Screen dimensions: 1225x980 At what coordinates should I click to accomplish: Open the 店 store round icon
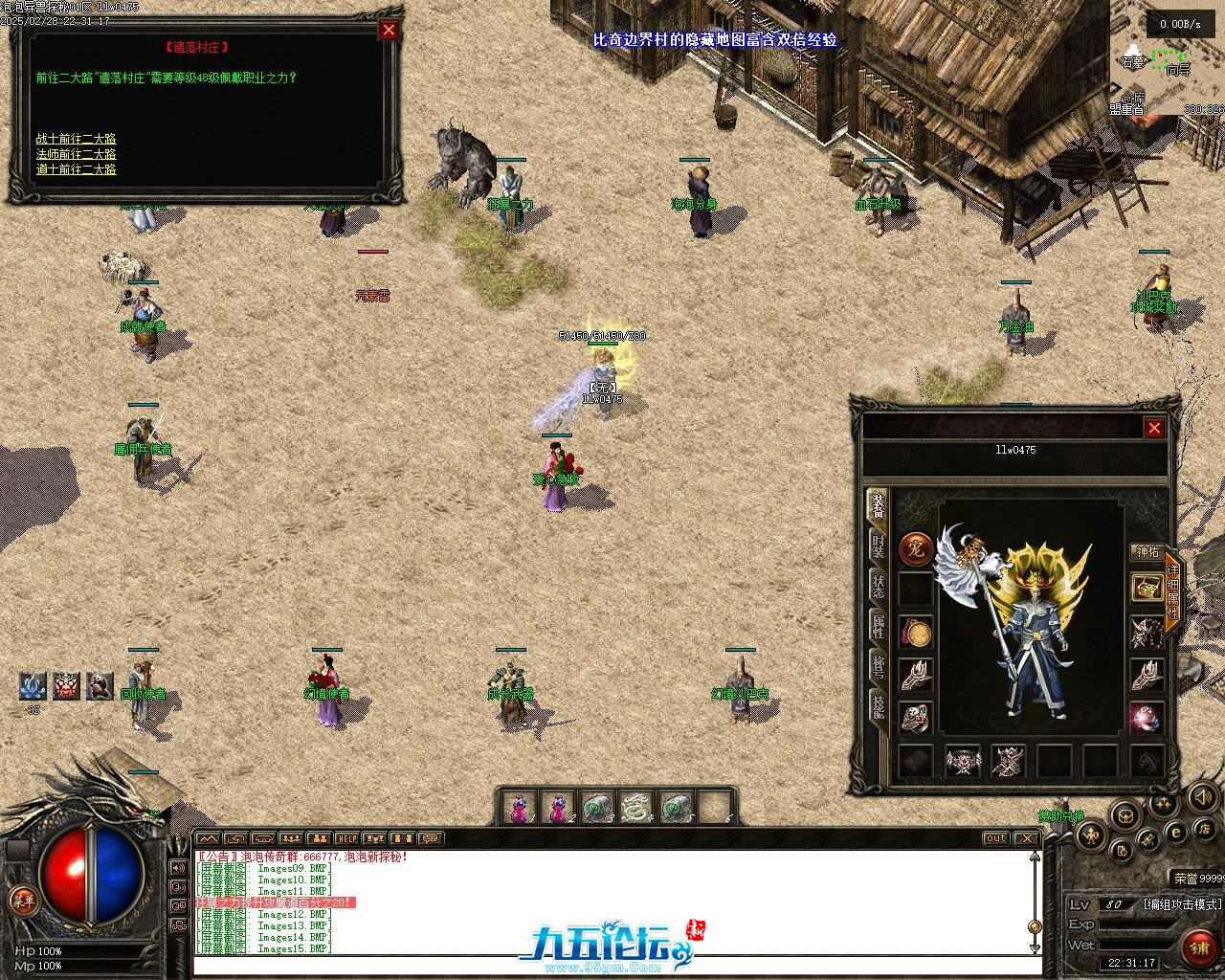[1205, 829]
